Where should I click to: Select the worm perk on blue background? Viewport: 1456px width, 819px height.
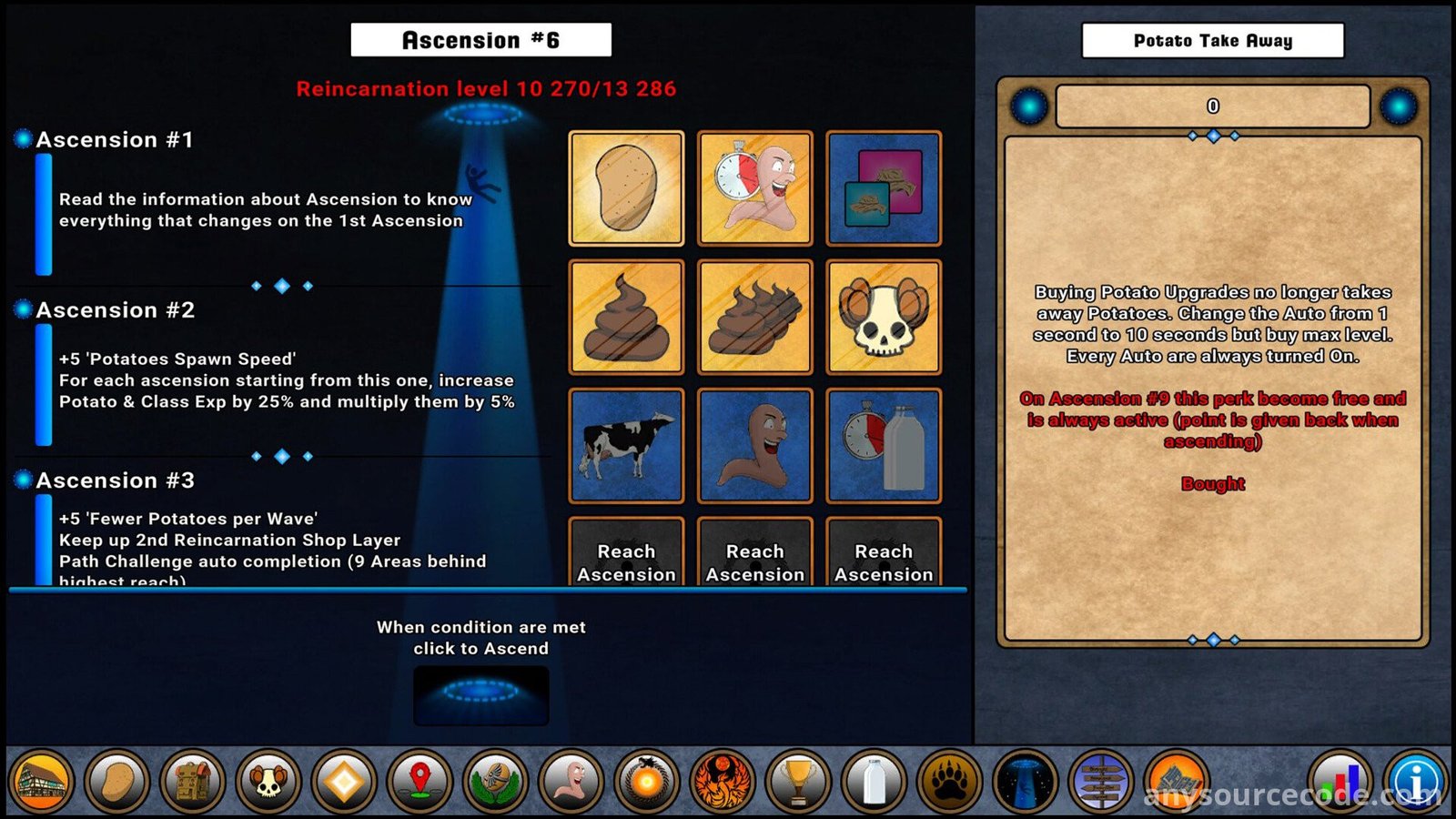[754, 445]
